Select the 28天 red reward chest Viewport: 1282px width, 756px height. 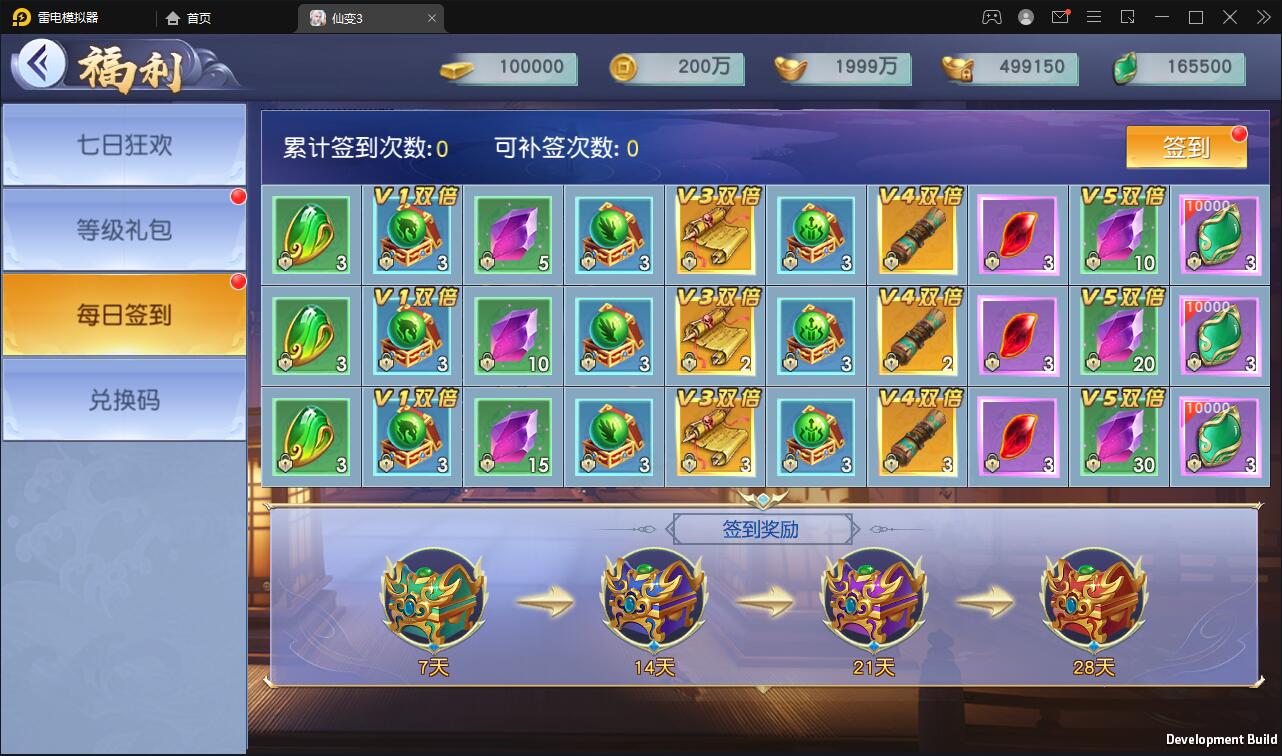tap(1093, 600)
